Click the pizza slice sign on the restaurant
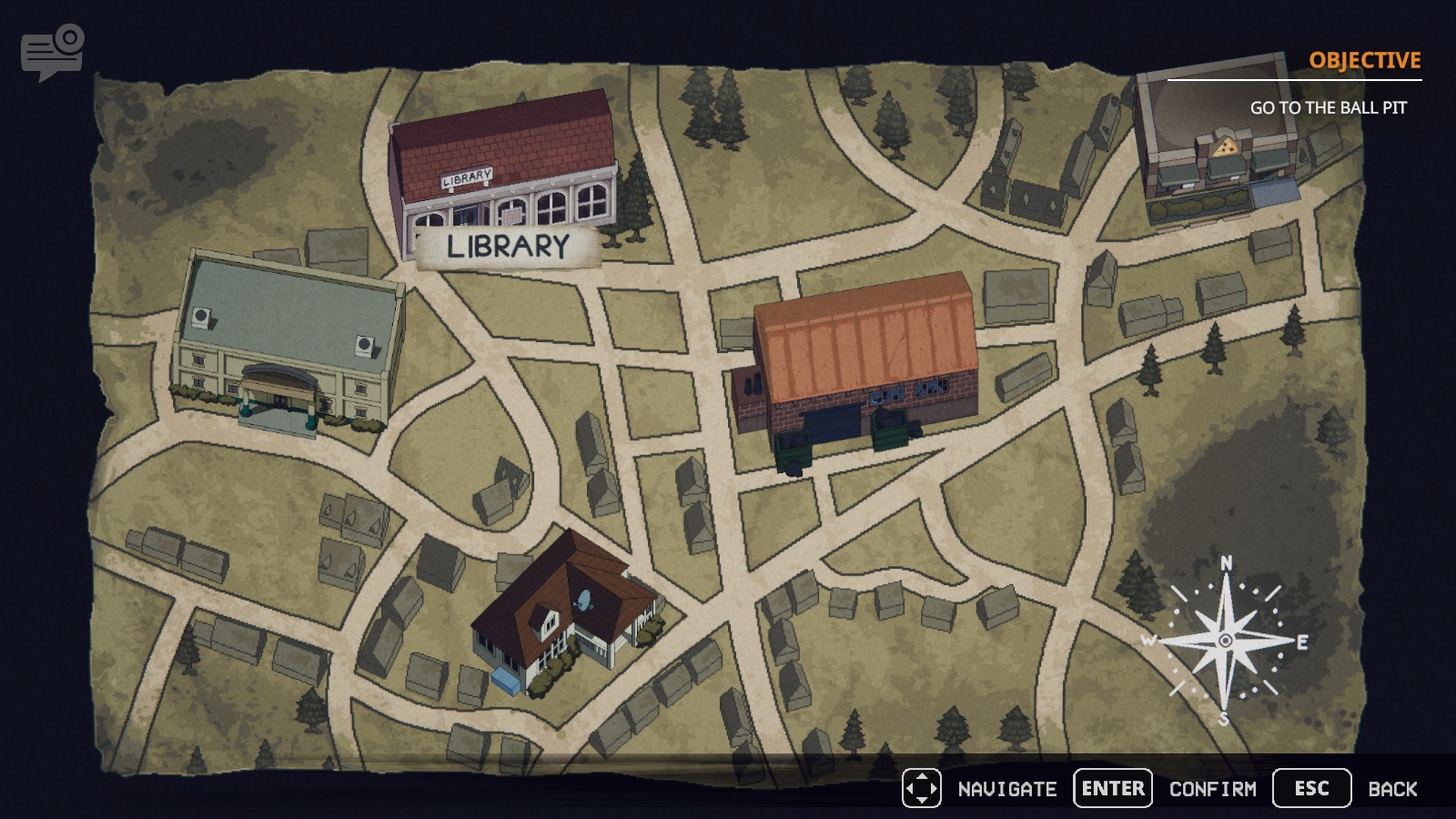This screenshot has height=819, width=1456. click(1224, 146)
